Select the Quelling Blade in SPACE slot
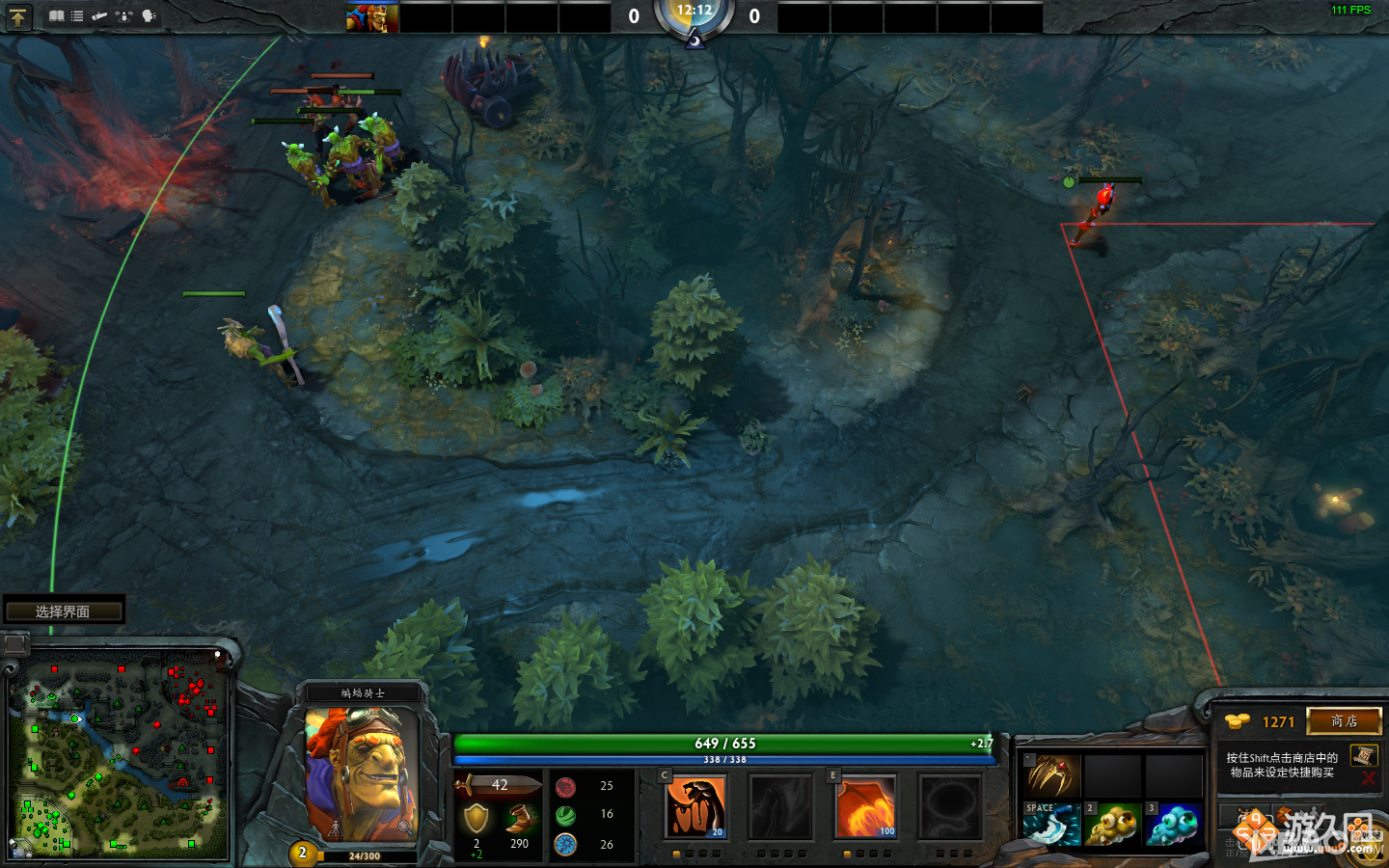Viewport: 1389px width, 868px height. point(1051,825)
